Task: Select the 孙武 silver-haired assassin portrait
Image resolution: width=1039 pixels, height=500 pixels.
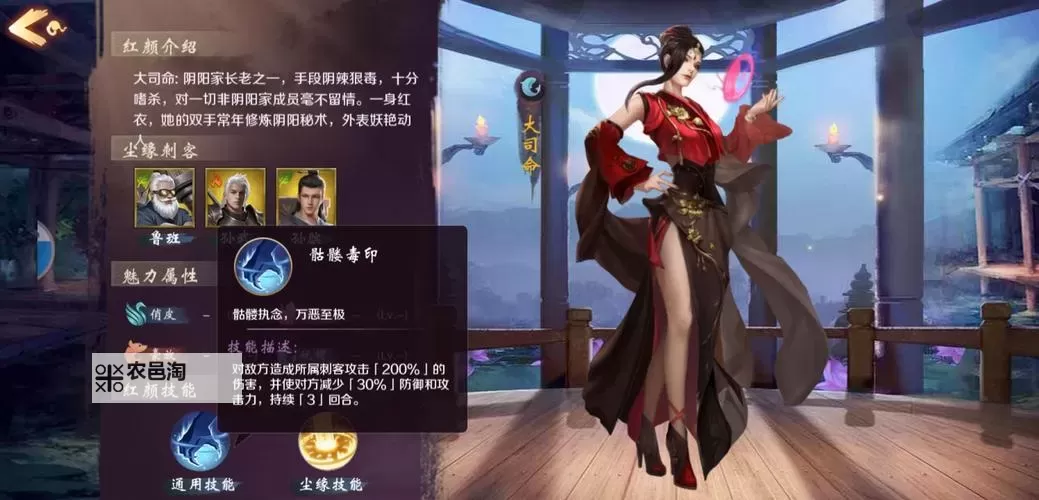Action: point(235,197)
